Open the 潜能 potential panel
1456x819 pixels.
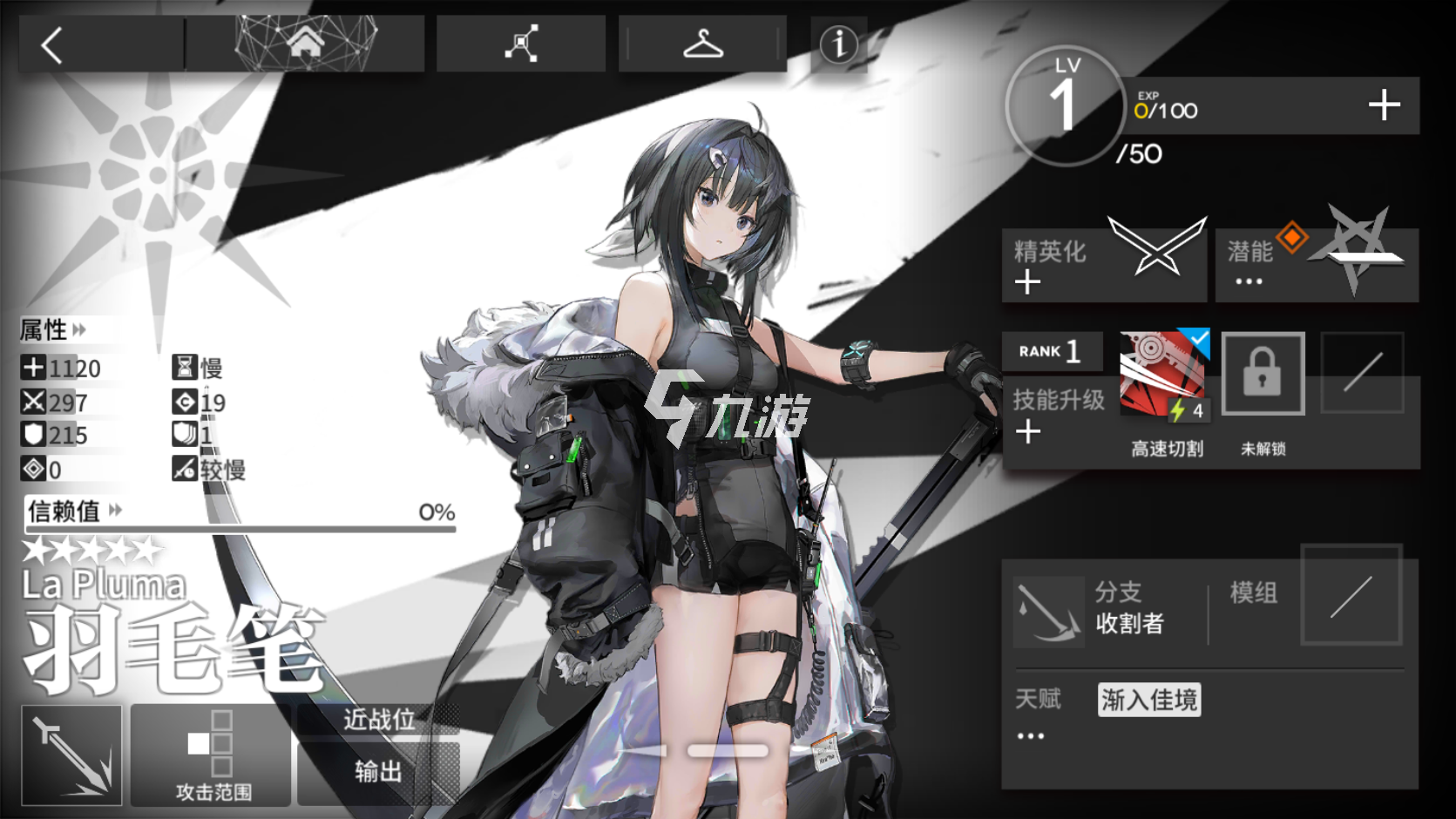coord(1316,266)
